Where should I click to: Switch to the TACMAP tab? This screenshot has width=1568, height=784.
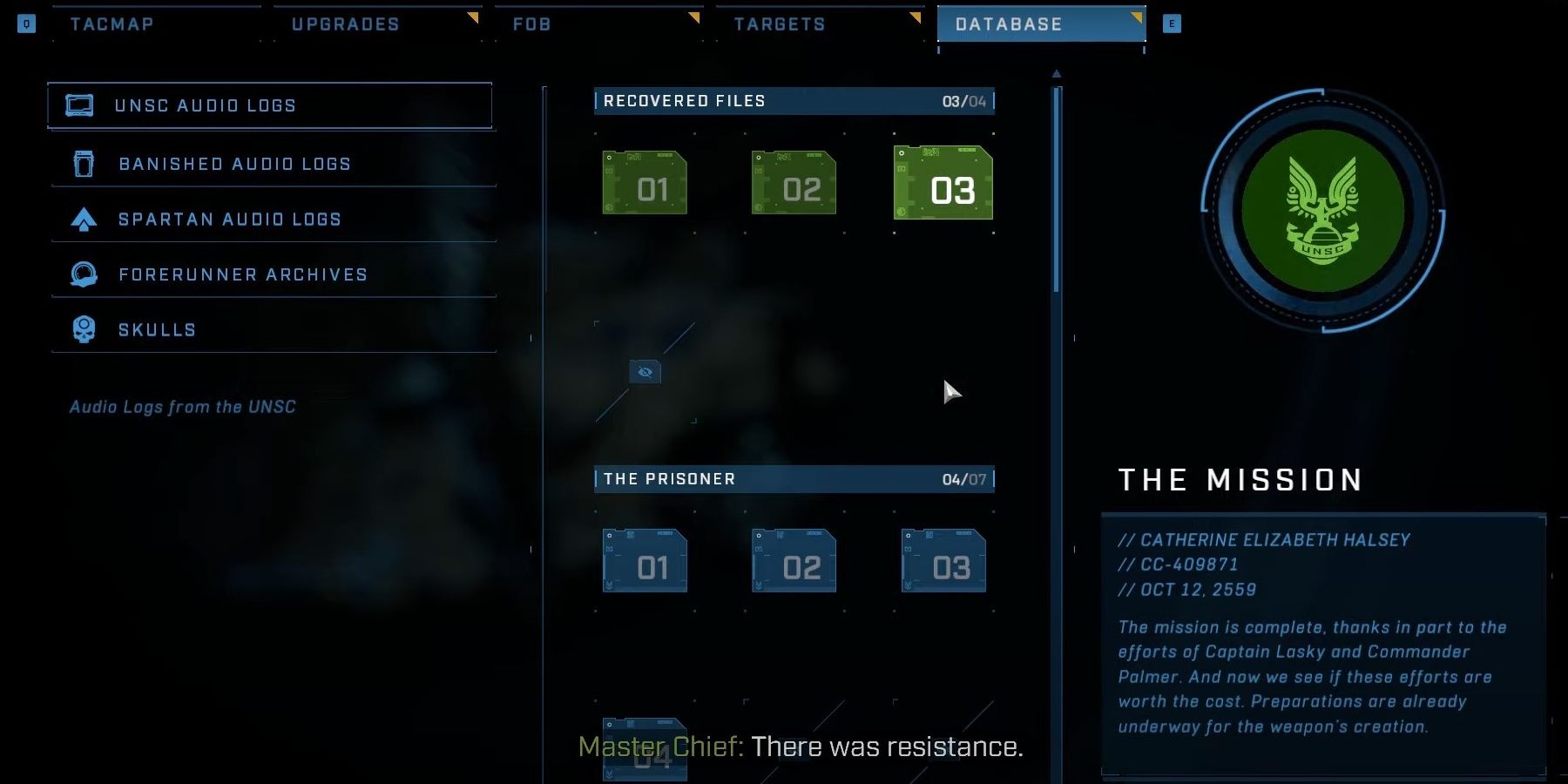111,24
